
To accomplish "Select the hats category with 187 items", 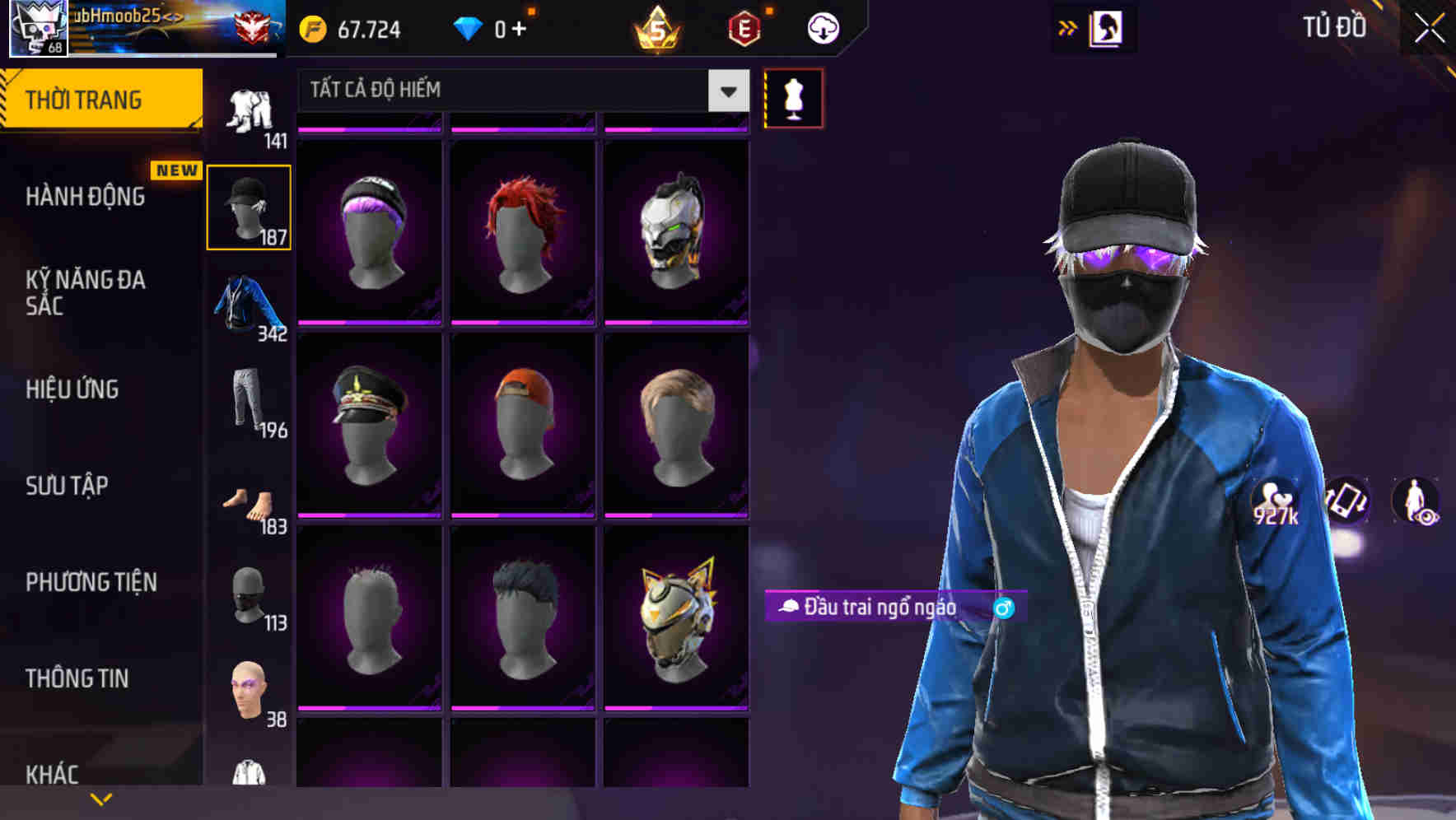I will tap(249, 206).
